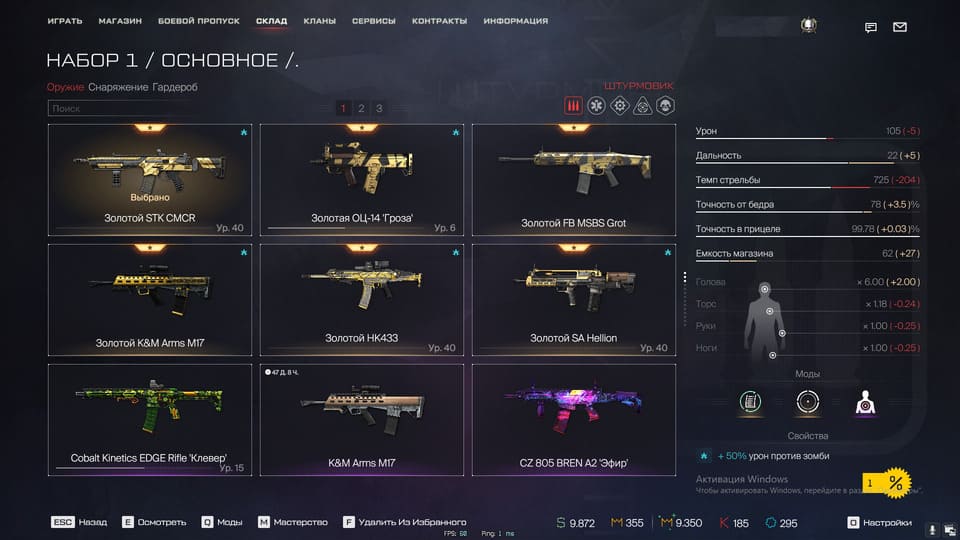The width and height of the screenshot is (960, 540).
Task: Open Боевой пропуск battle pass
Action: [199, 21]
